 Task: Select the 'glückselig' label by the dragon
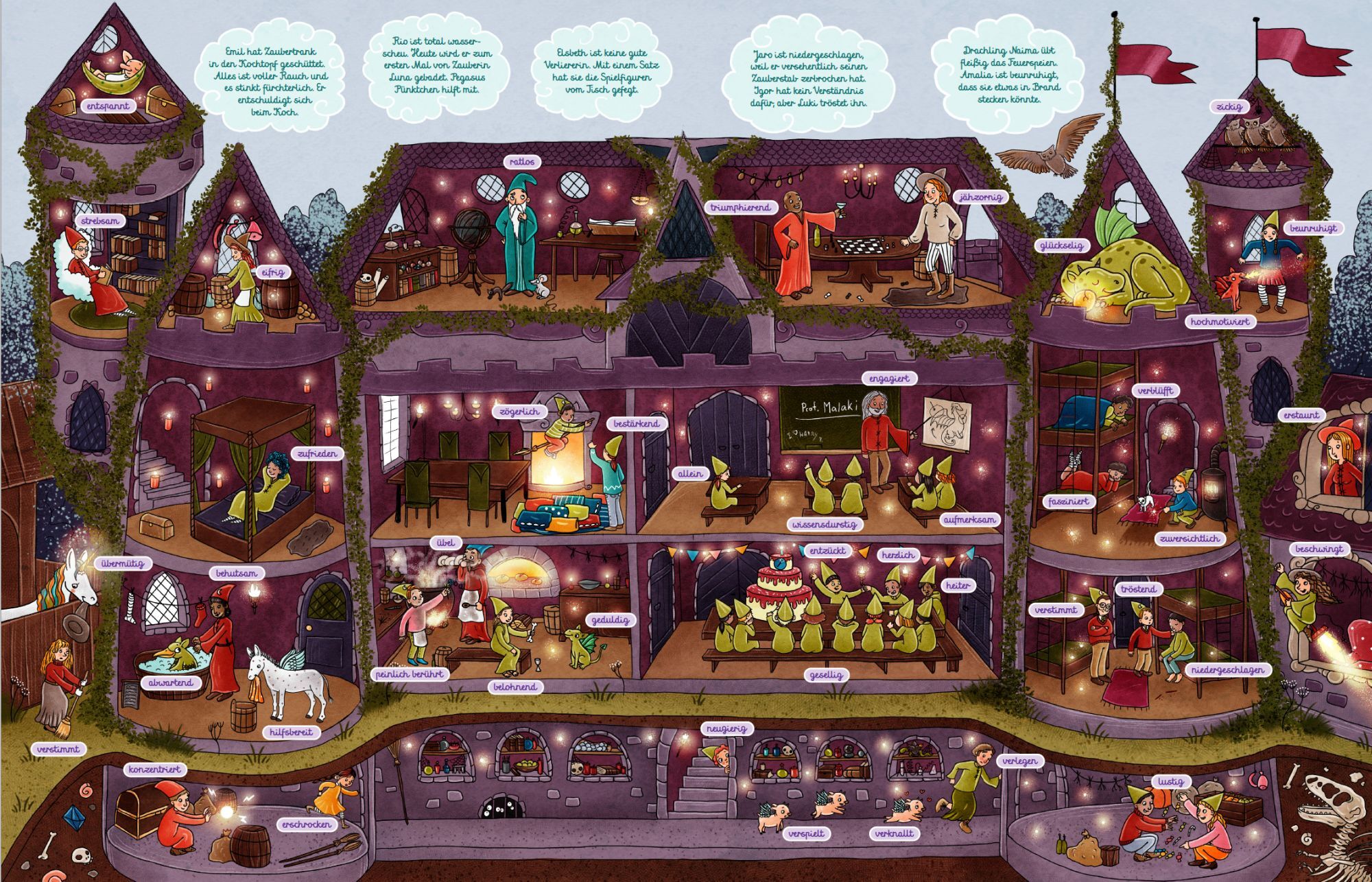coord(1061,246)
